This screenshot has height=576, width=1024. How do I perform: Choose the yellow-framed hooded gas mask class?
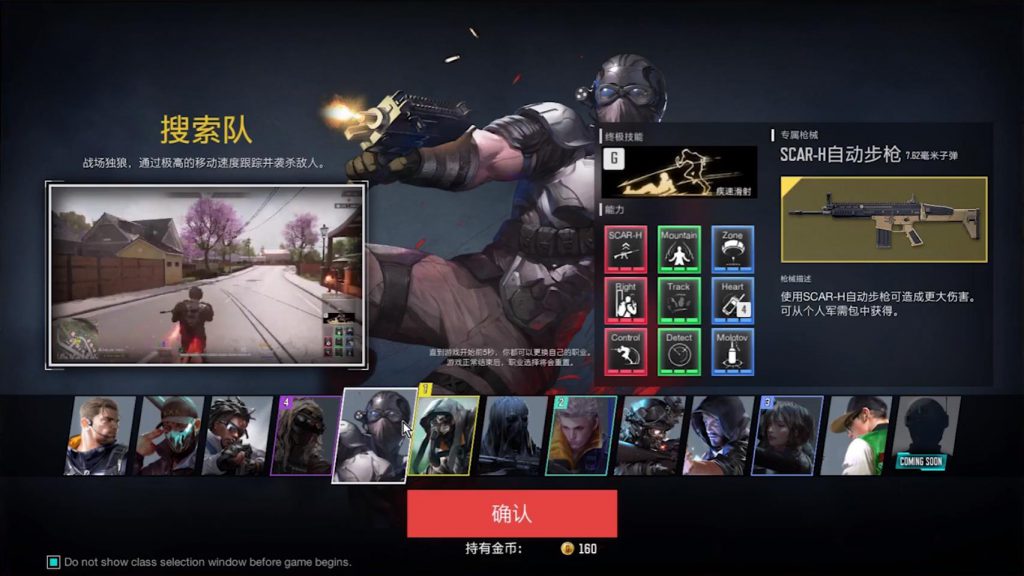[x=446, y=435]
